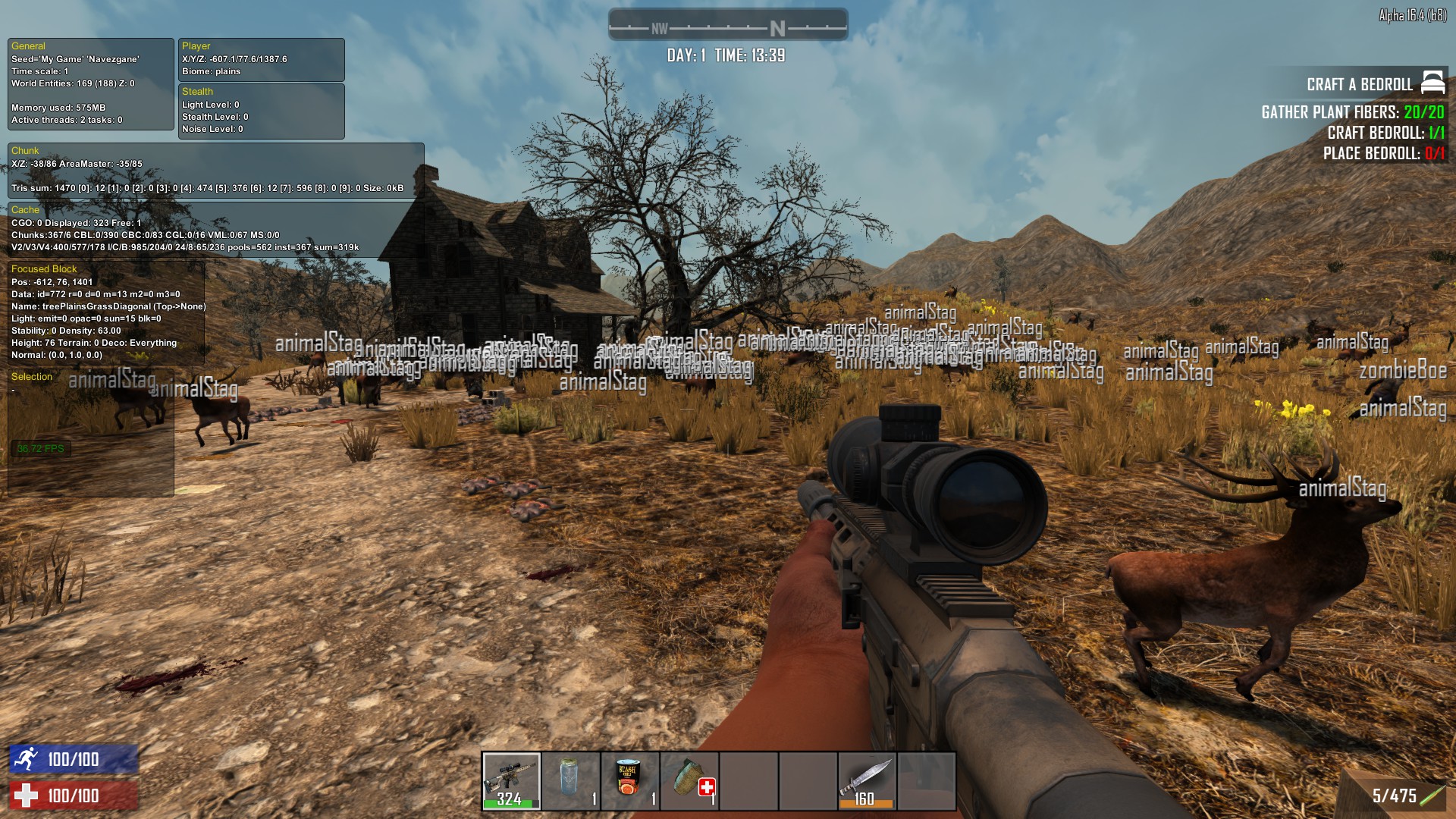Select the glass jar of water slot
The width and height of the screenshot is (1456, 819).
coord(571,781)
